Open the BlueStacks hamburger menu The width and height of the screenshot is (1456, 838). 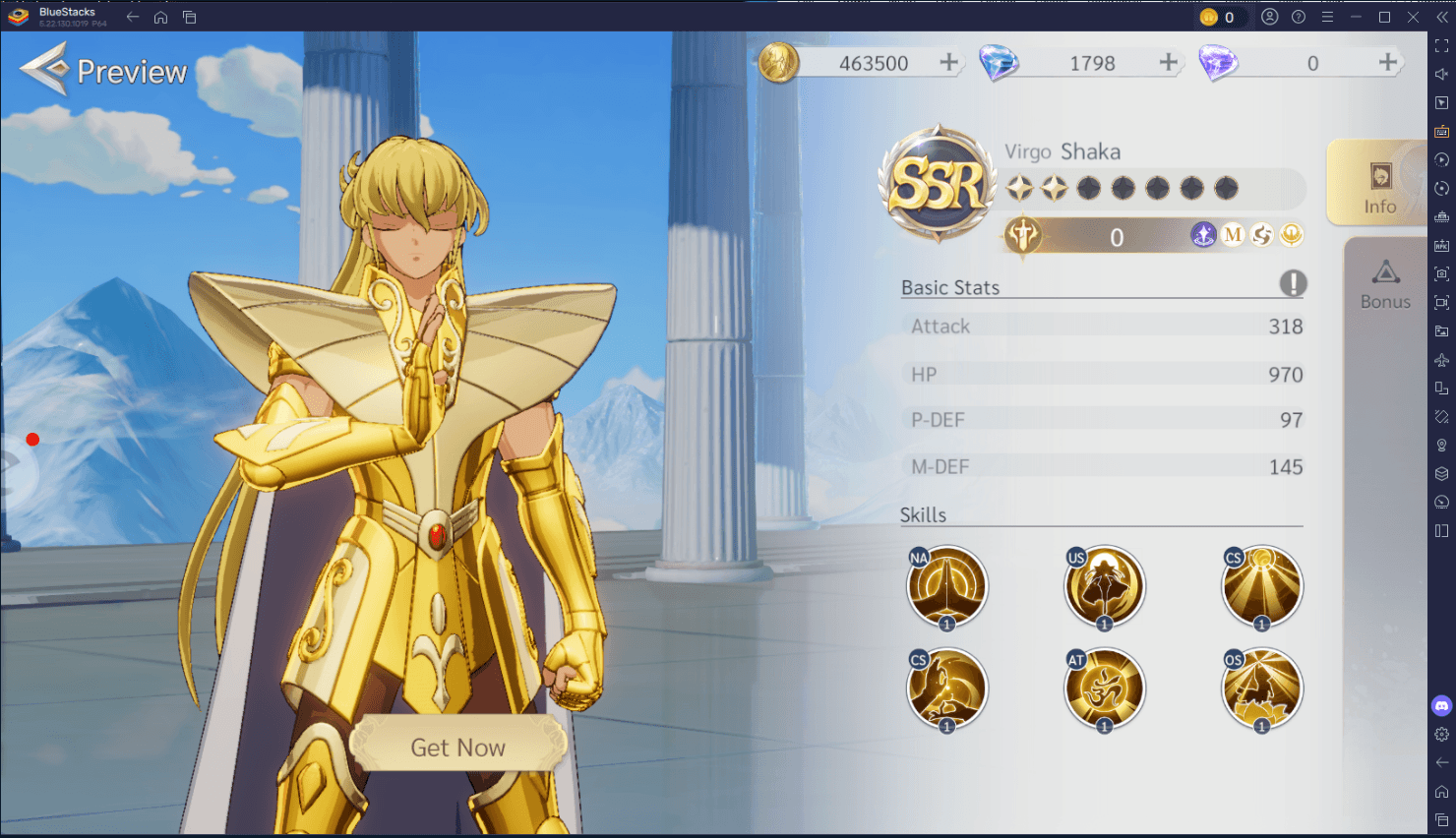pos(1327,17)
